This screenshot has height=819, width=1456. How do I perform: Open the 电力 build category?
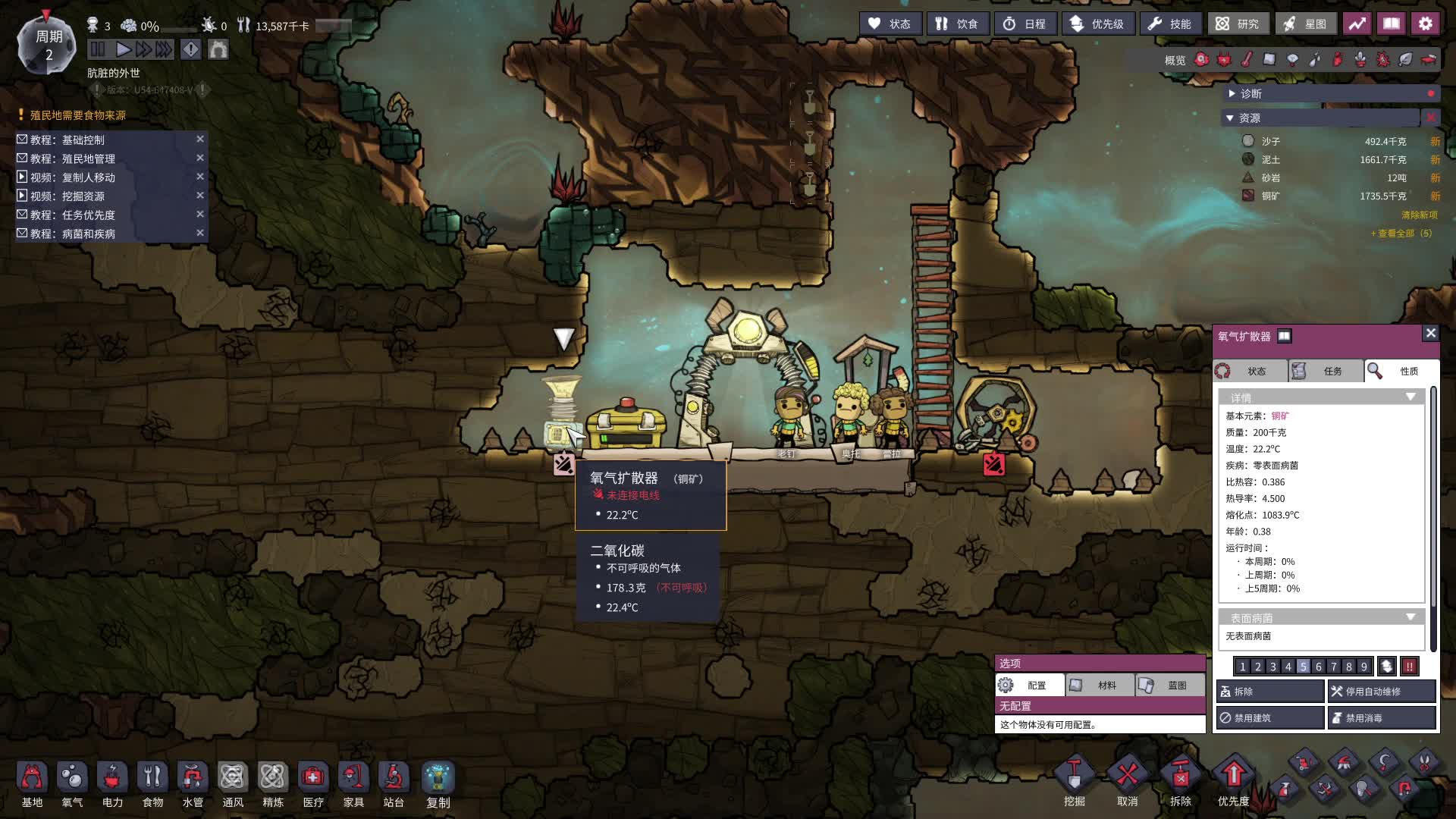pos(112,784)
